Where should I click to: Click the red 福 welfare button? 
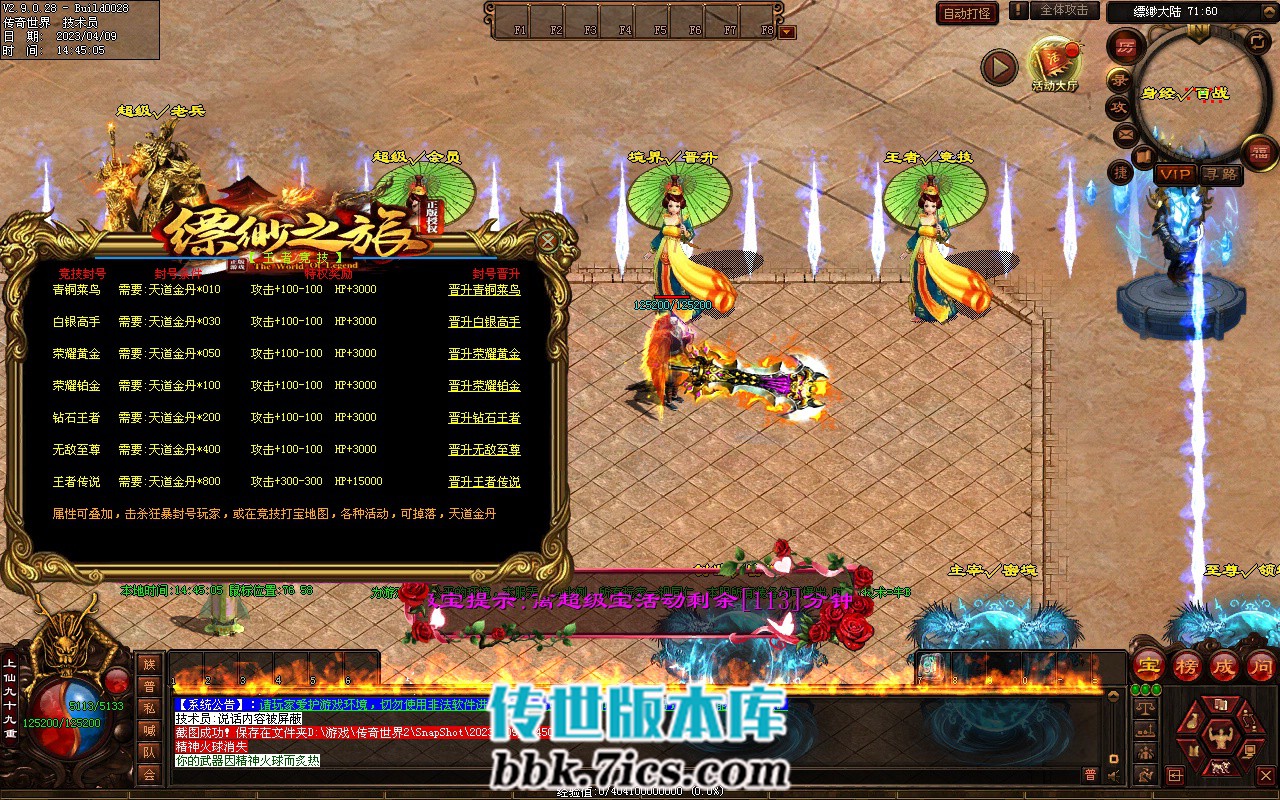click(1259, 152)
